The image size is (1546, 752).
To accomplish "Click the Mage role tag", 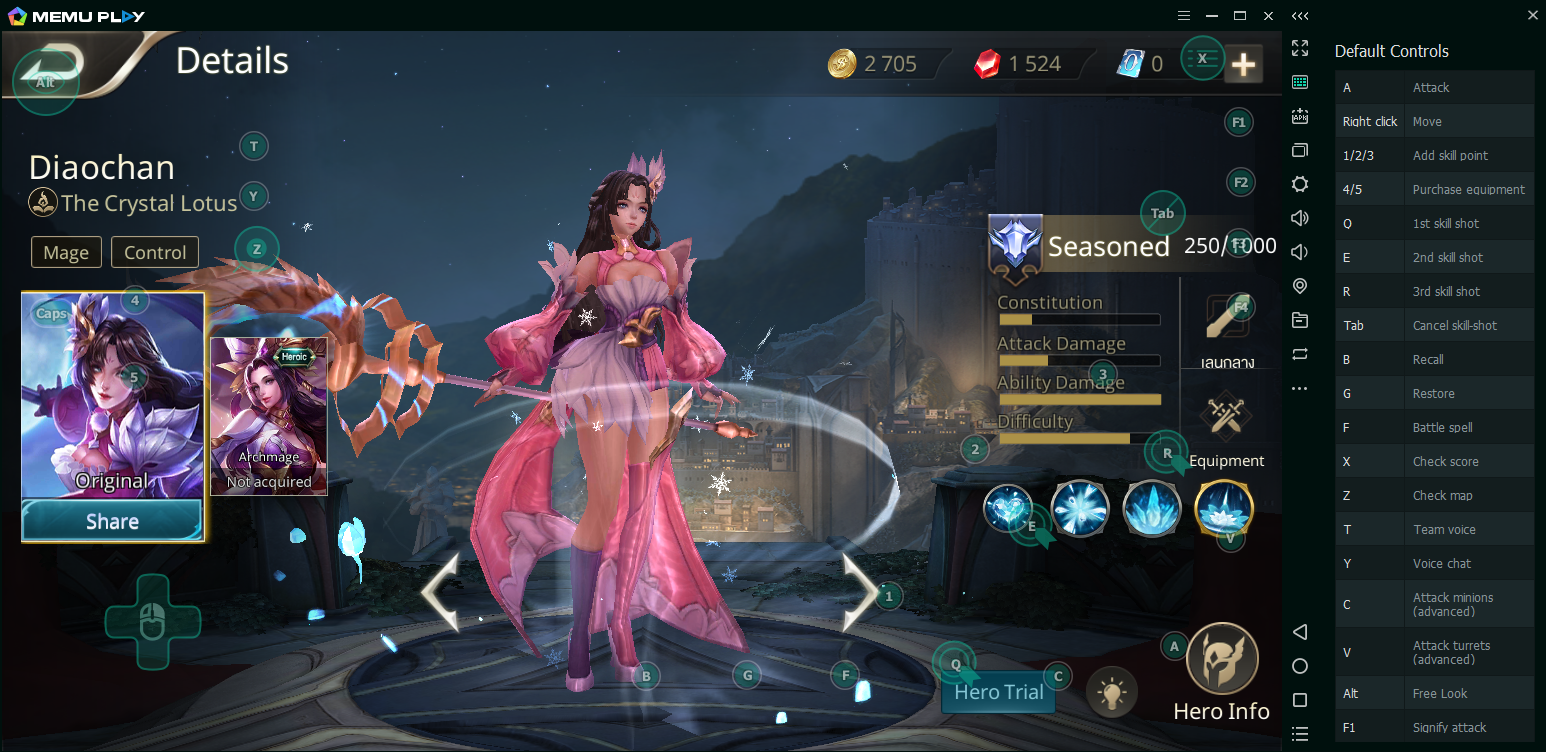I will (66, 253).
